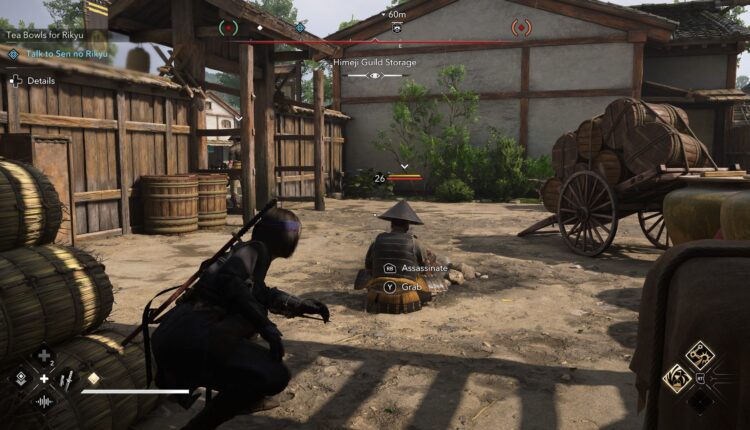Select the kunai throwing knives tool

66,379
